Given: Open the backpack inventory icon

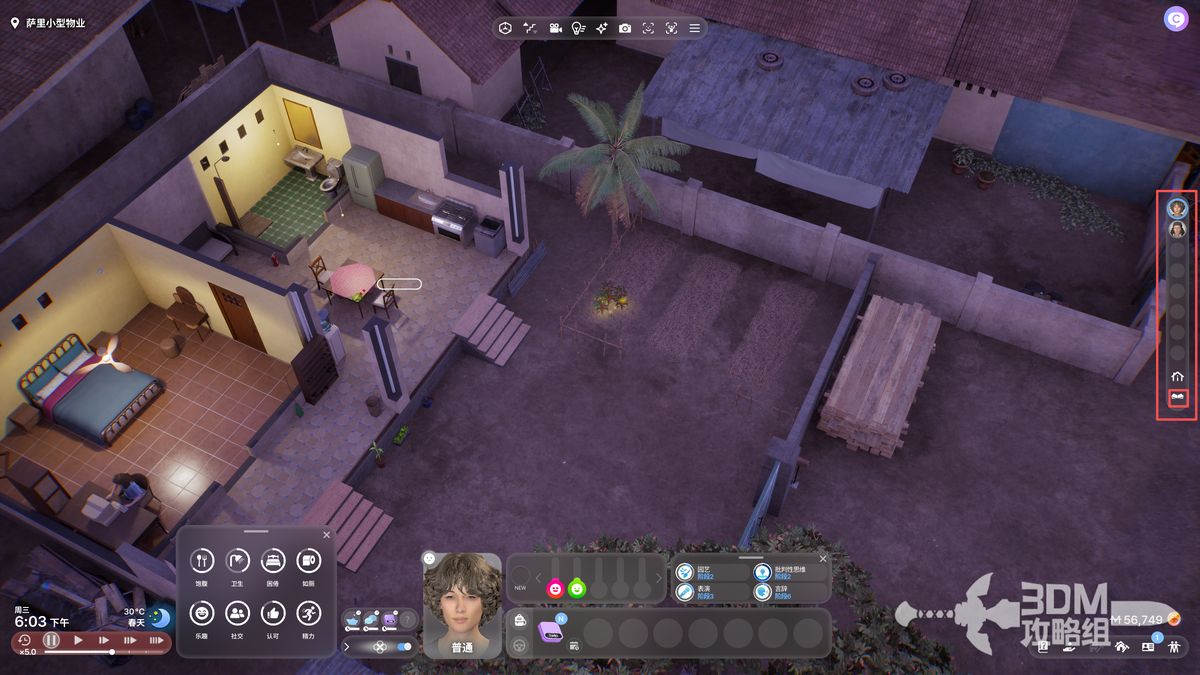Looking at the screenshot, I should (x=520, y=621).
